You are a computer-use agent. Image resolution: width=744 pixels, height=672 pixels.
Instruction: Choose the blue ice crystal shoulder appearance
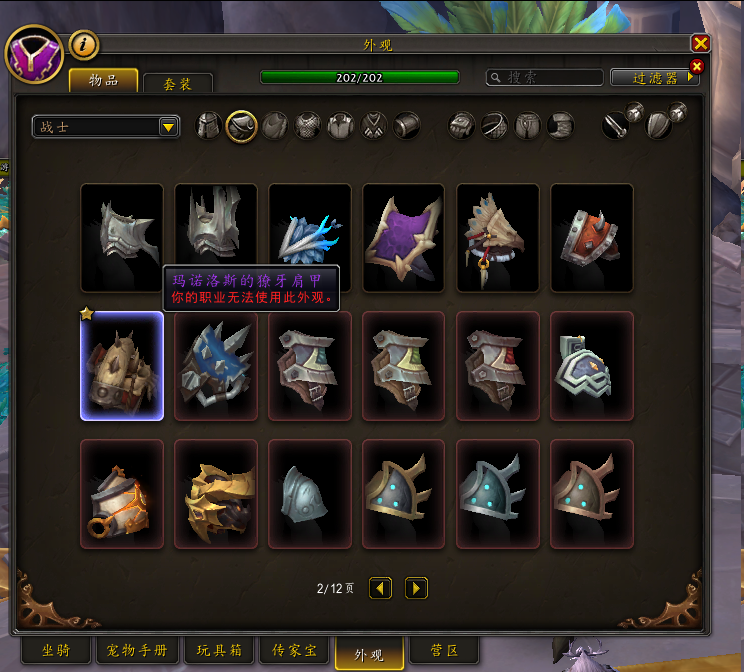(309, 238)
